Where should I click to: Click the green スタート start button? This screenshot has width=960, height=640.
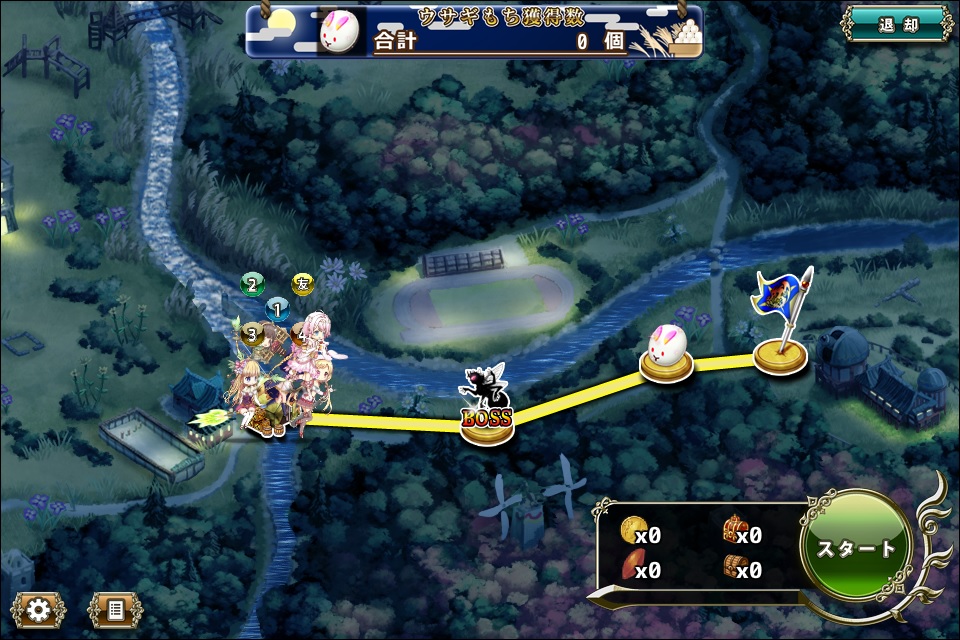(x=856, y=548)
